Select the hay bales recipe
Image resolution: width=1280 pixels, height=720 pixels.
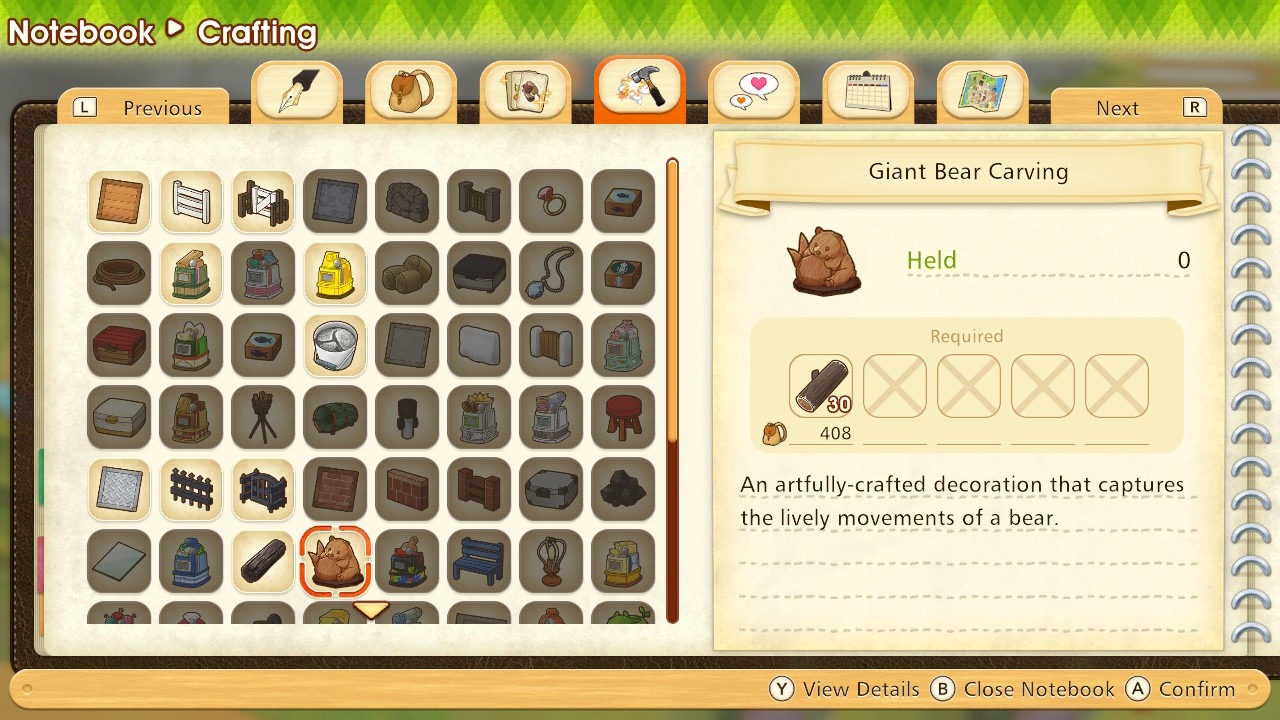(407, 273)
